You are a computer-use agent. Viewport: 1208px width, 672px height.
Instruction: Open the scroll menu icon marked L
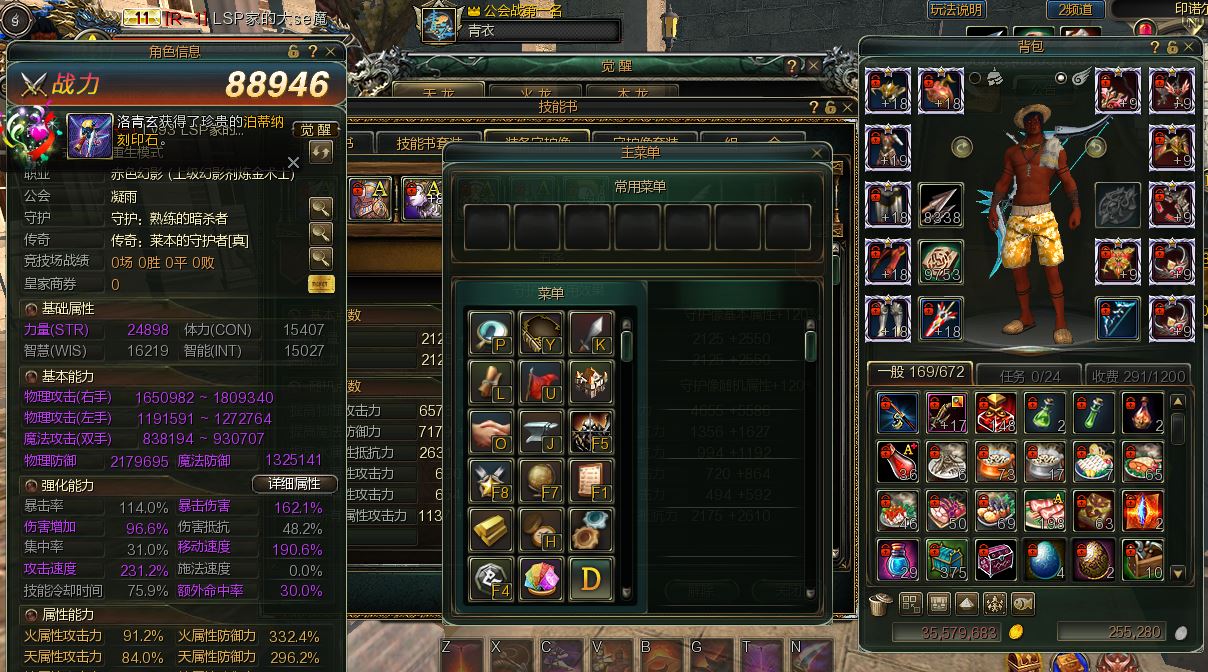tap(490, 382)
